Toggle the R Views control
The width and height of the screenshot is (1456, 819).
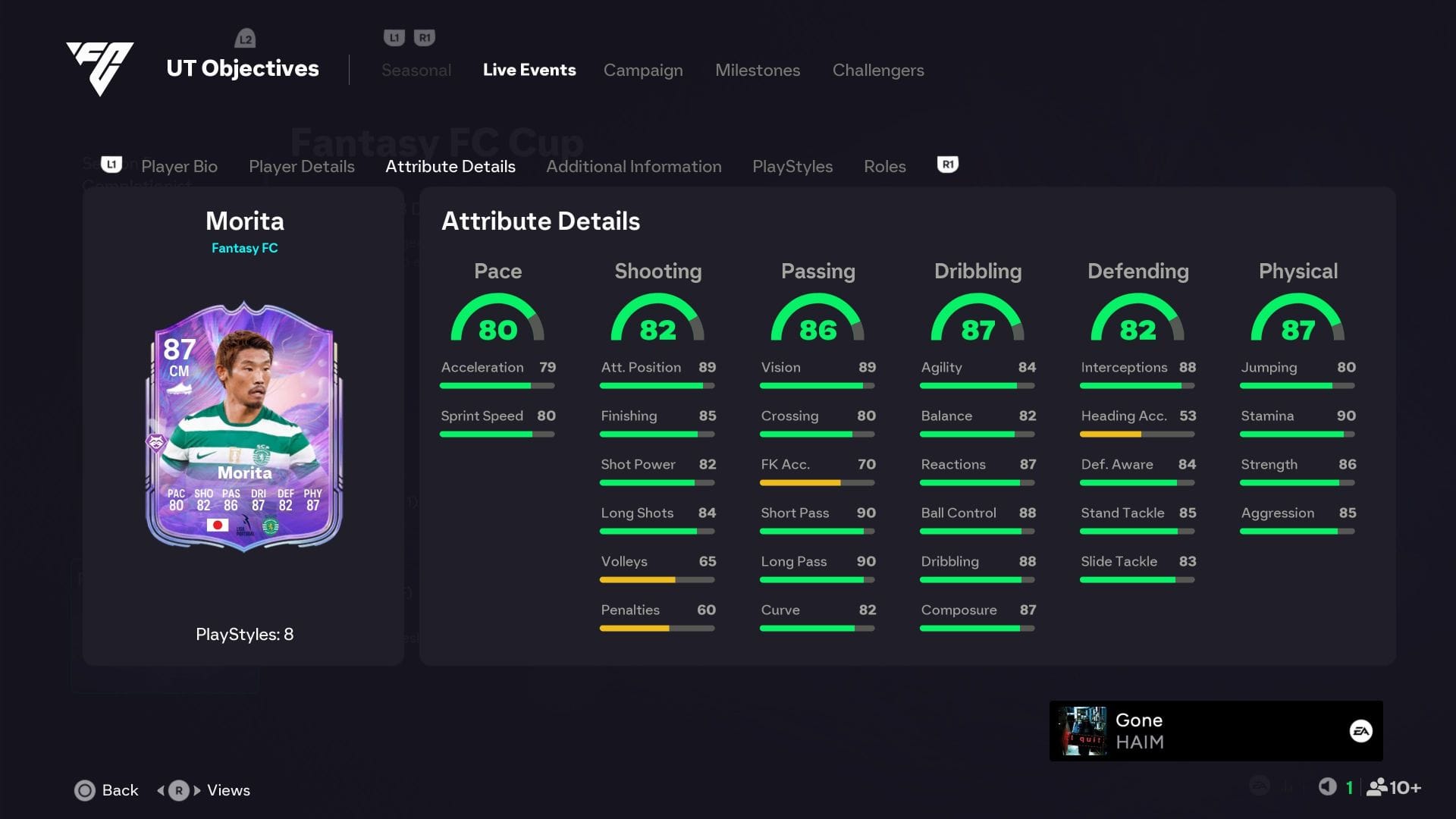tap(177, 789)
